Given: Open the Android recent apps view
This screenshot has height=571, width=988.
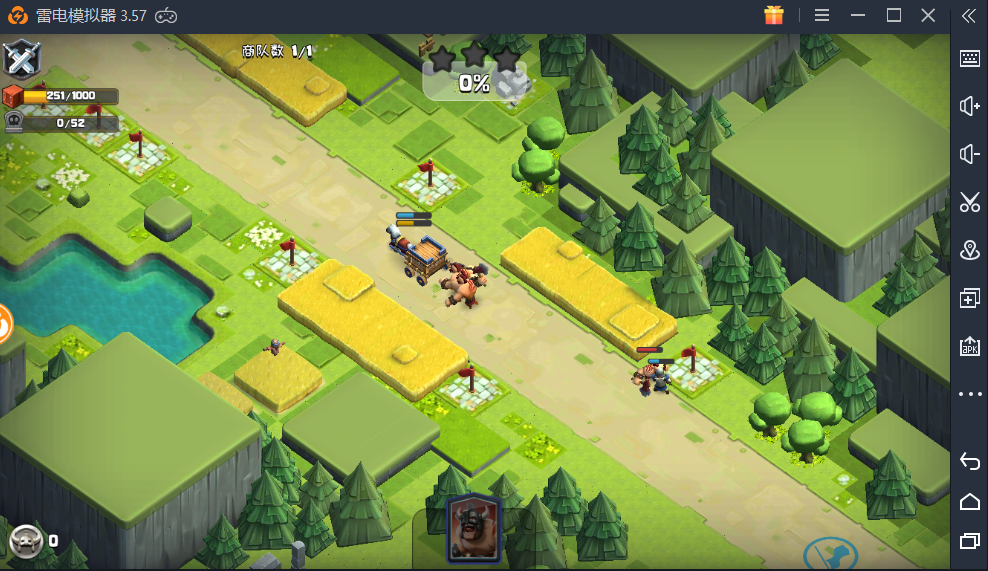Looking at the screenshot, I should [969, 541].
